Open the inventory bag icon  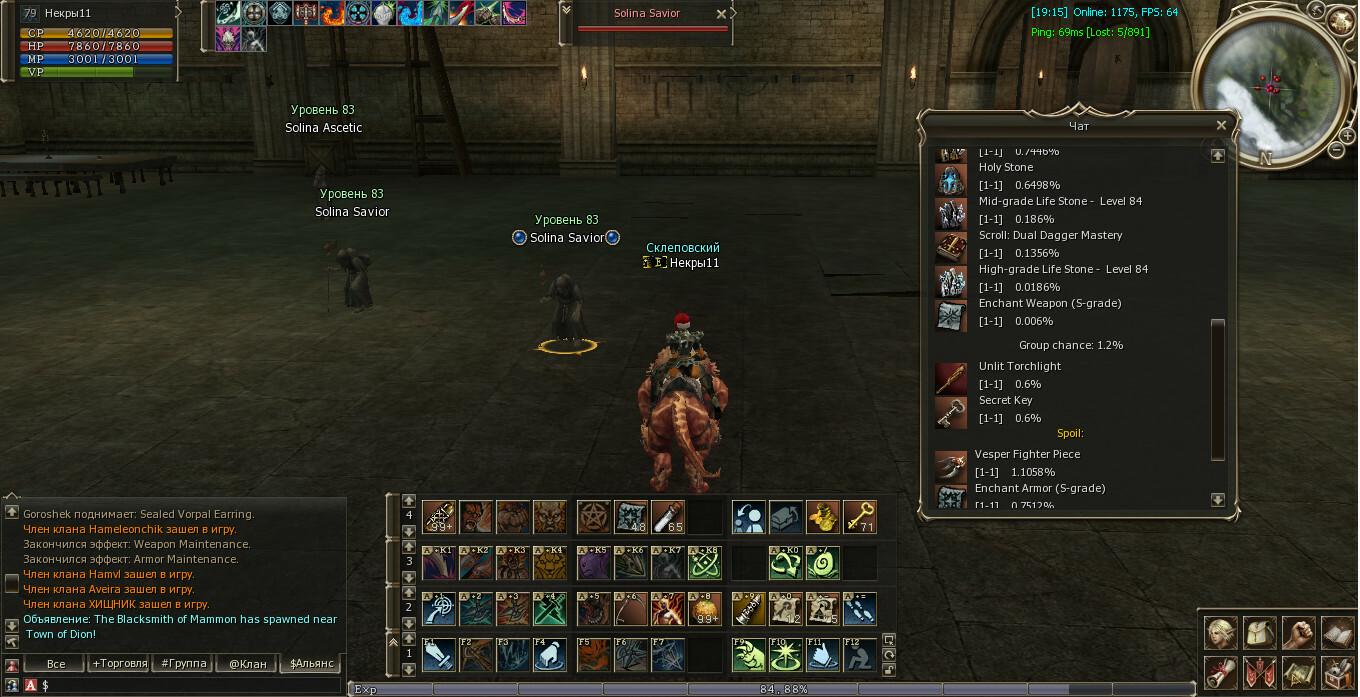click(1258, 634)
